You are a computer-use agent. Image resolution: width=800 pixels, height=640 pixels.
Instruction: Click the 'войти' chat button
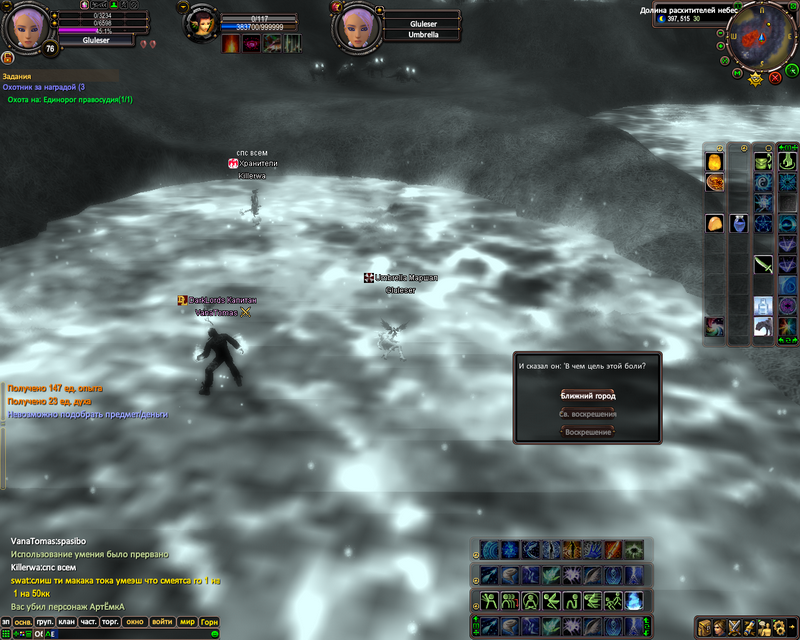(161, 621)
